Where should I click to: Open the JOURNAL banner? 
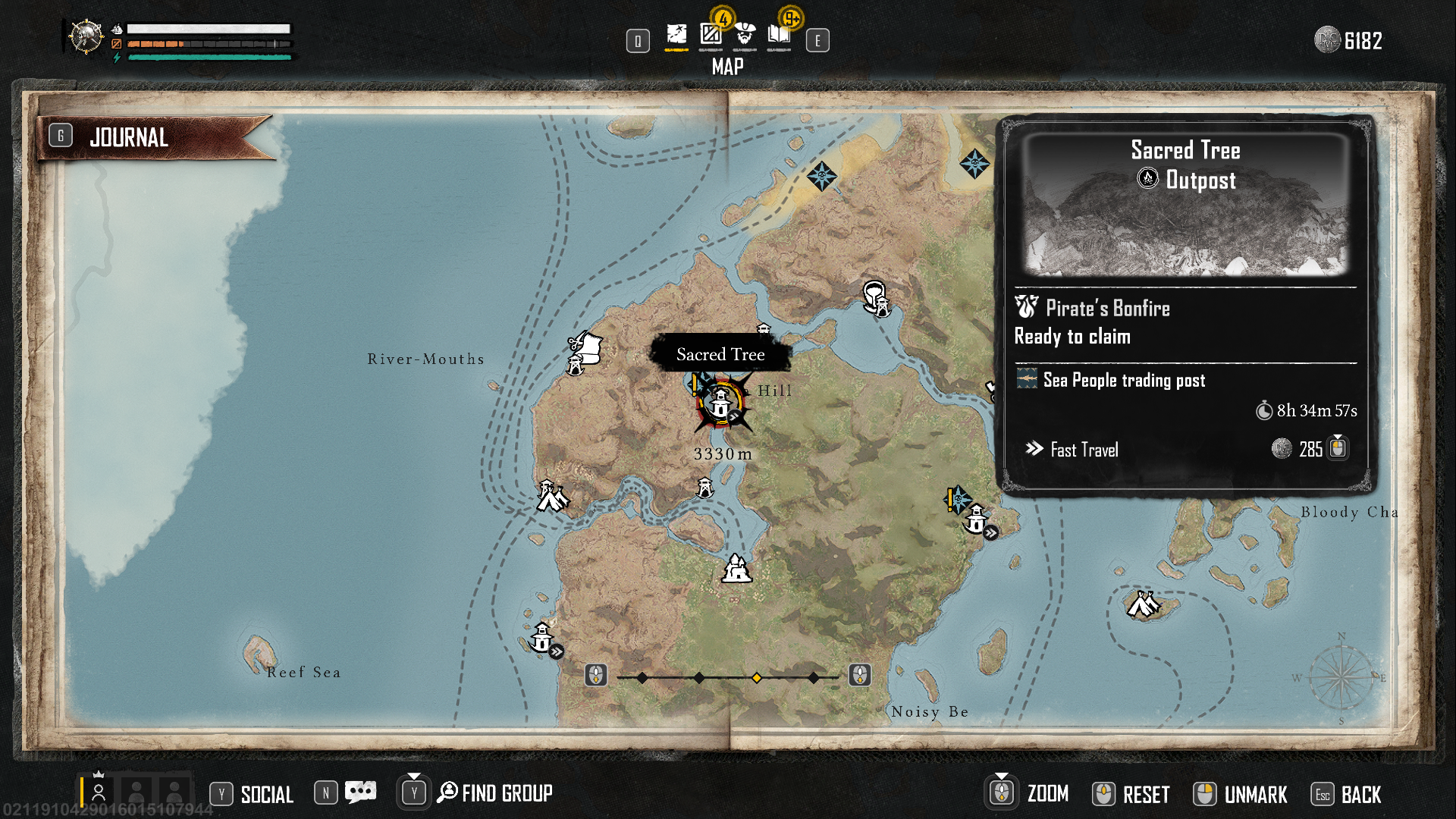130,136
